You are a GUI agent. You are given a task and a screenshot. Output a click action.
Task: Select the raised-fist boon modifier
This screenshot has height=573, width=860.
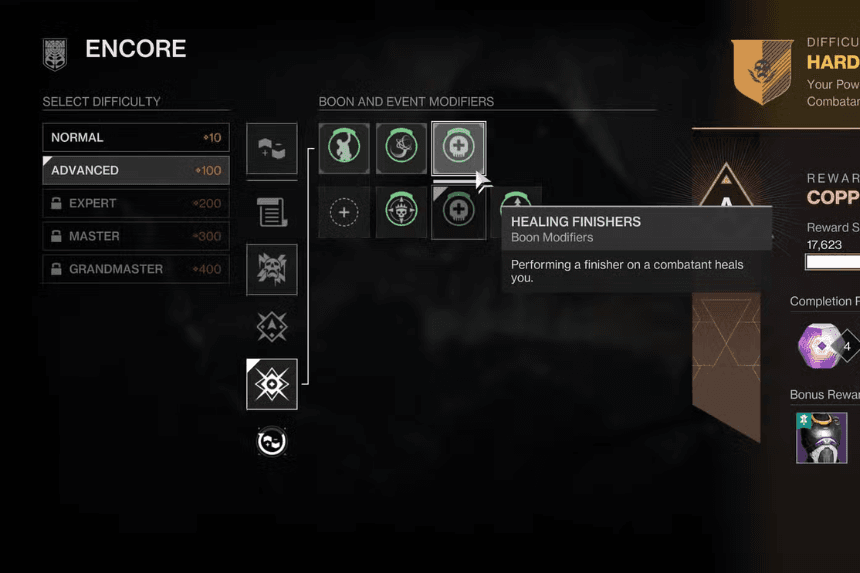[344, 149]
